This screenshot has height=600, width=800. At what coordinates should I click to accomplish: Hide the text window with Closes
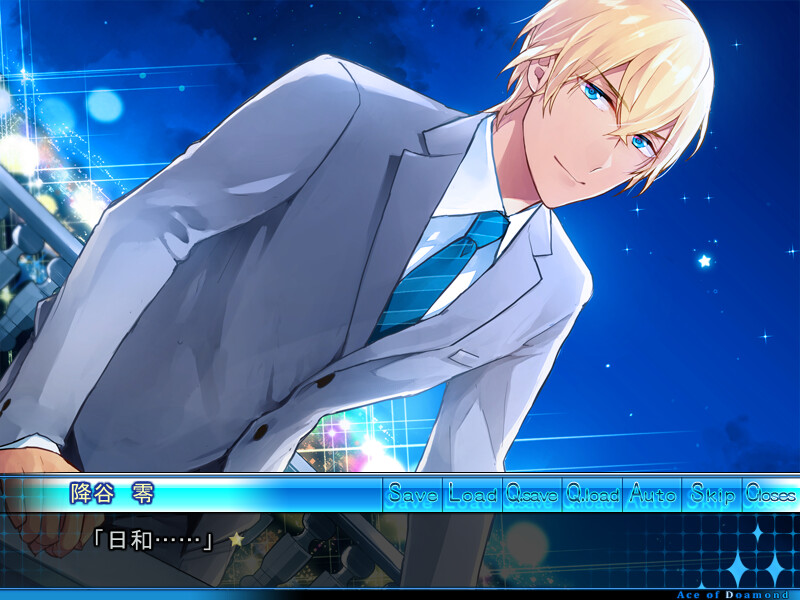770,494
